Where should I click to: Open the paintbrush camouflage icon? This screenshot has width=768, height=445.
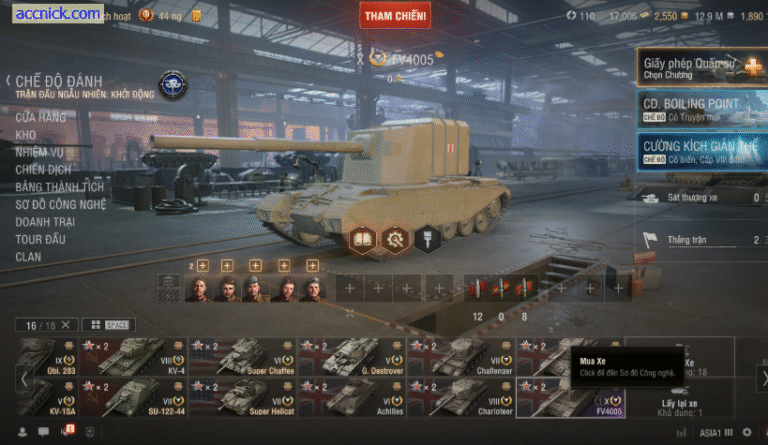click(x=427, y=239)
